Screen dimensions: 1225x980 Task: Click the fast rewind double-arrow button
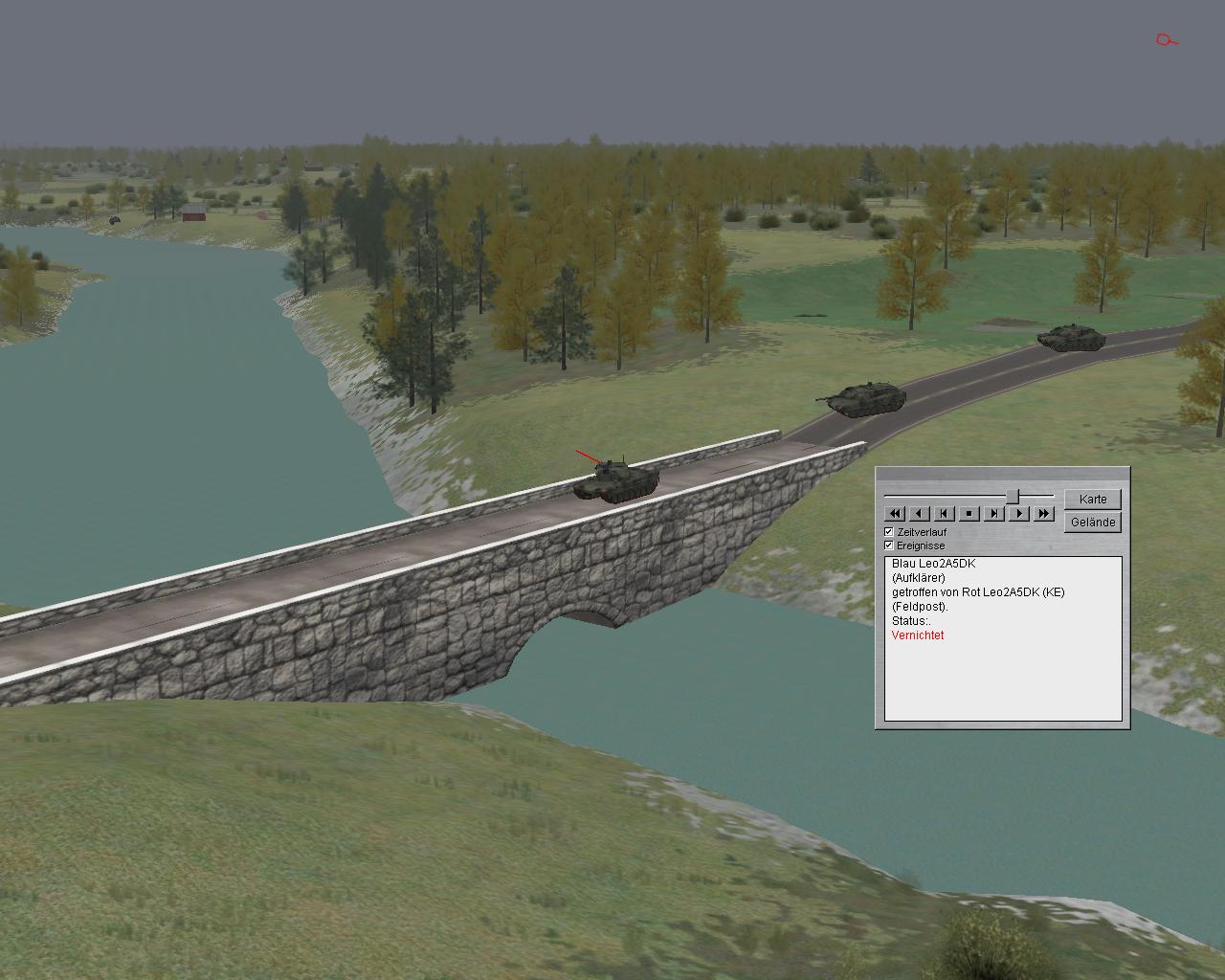(894, 514)
